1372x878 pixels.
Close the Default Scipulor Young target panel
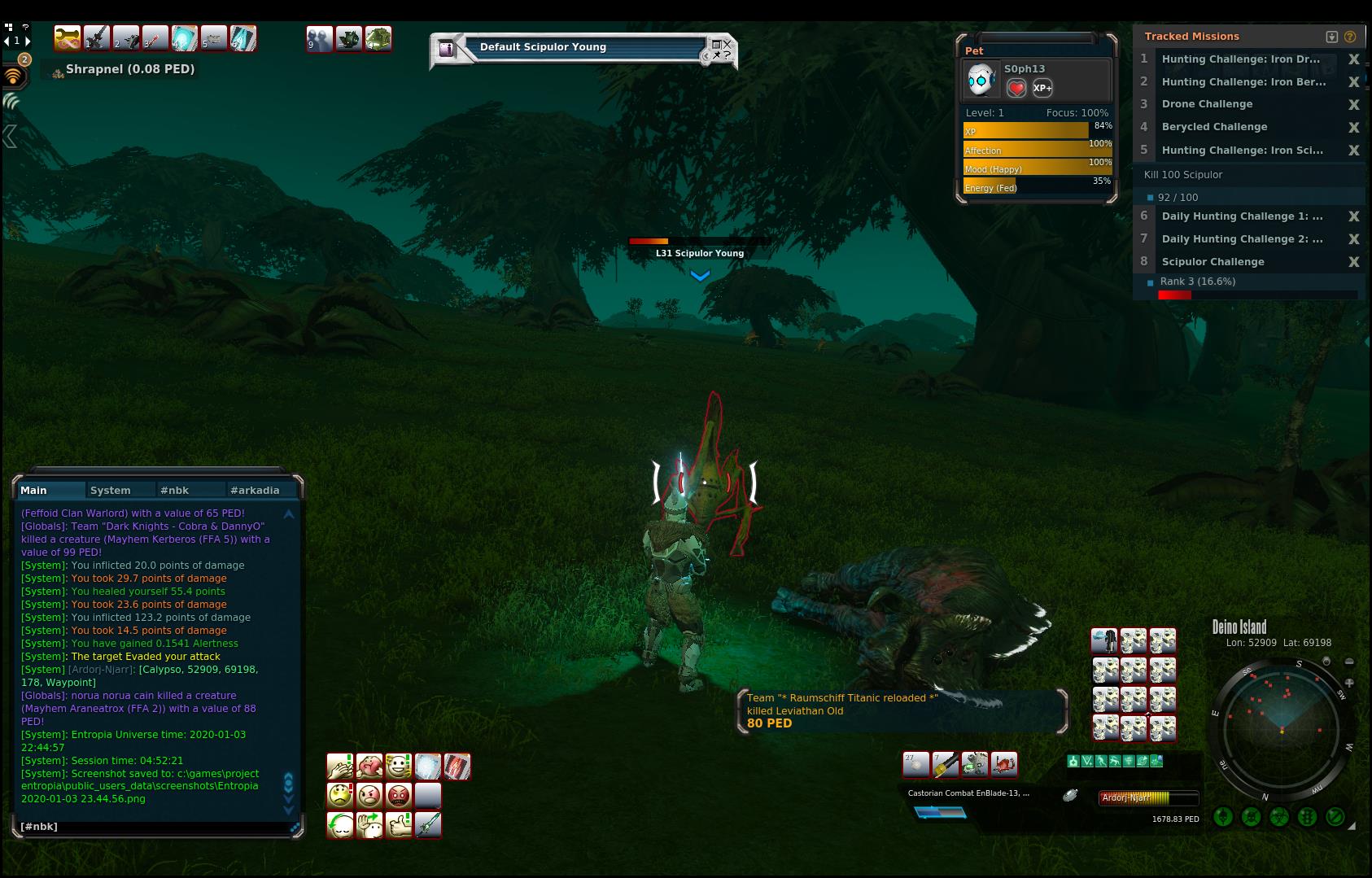coord(728,43)
